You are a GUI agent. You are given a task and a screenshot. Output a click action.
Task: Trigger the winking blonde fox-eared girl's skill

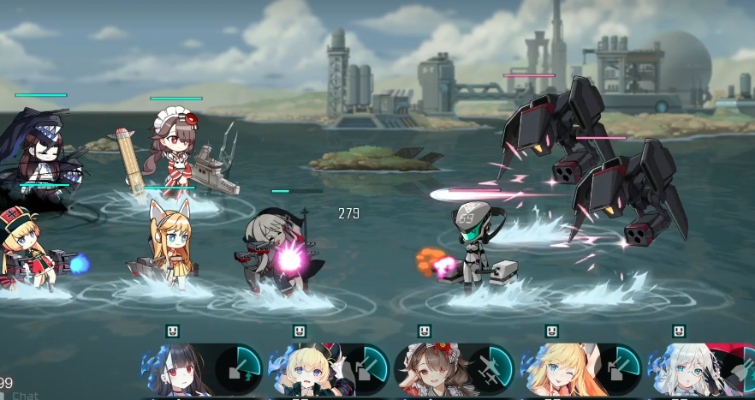[580, 370]
